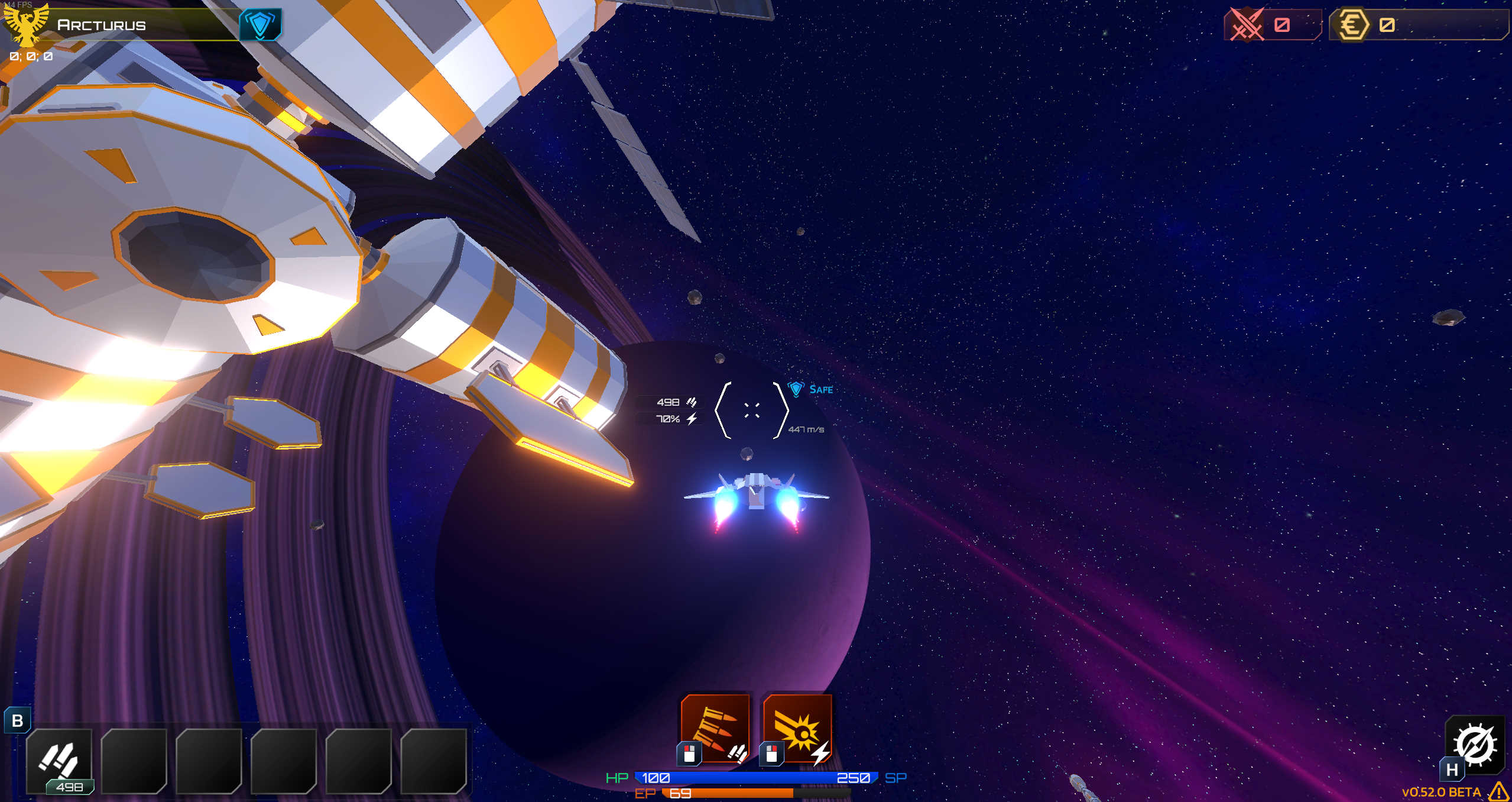
Task: Open the empty bar beside the credits counter
Action: pyautogui.click(x=1442, y=25)
